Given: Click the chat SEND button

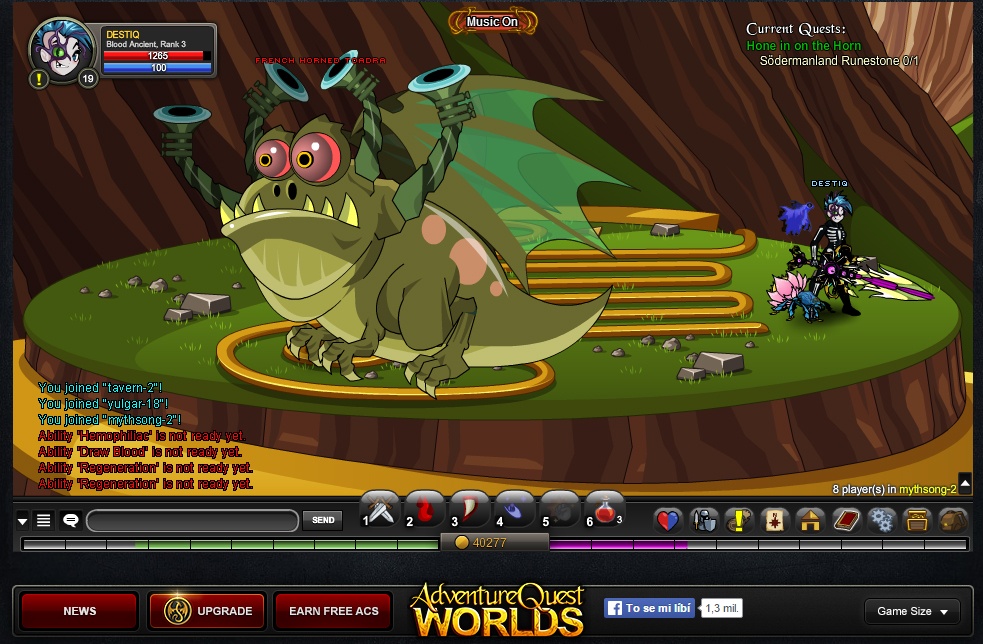Looking at the screenshot, I should [x=323, y=520].
